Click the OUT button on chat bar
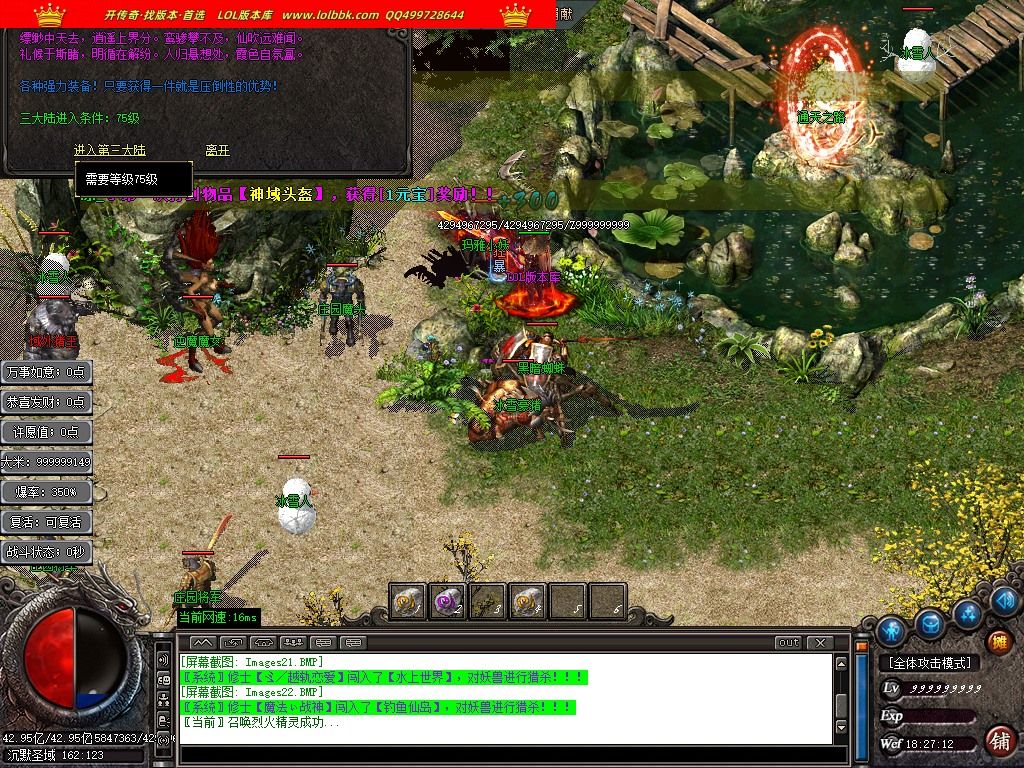The height and width of the screenshot is (768, 1024). (789, 642)
